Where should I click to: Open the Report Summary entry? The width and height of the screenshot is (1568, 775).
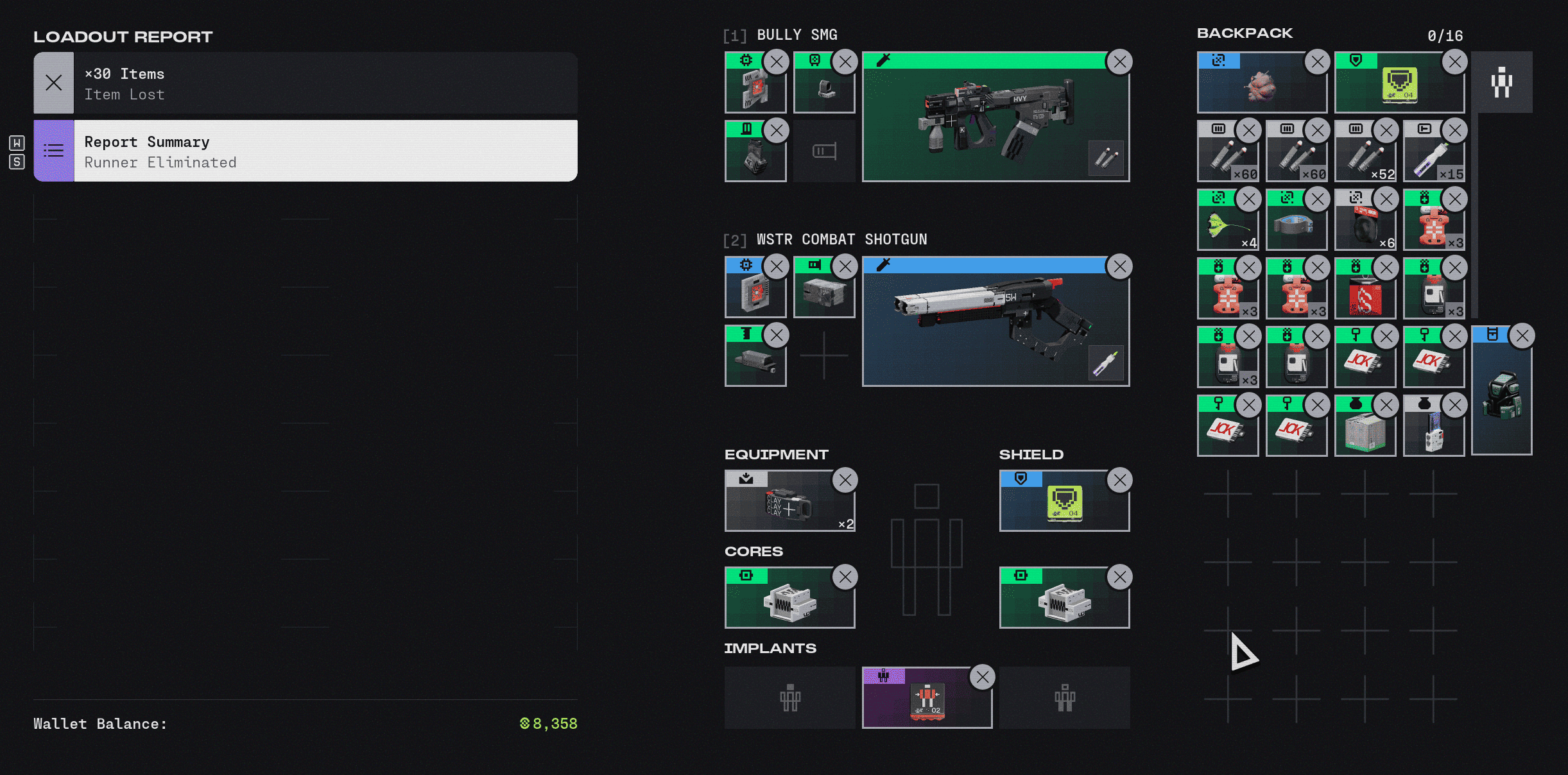pos(306,151)
